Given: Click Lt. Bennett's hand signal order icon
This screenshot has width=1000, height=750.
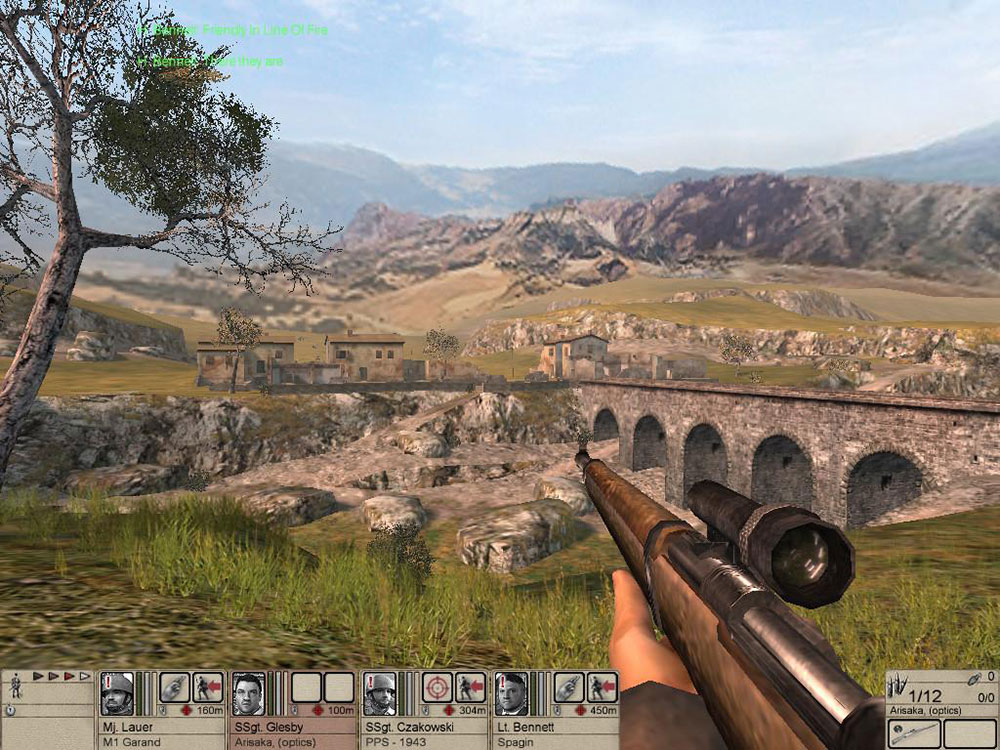Looking at the screenshot, I should (569, 687).
